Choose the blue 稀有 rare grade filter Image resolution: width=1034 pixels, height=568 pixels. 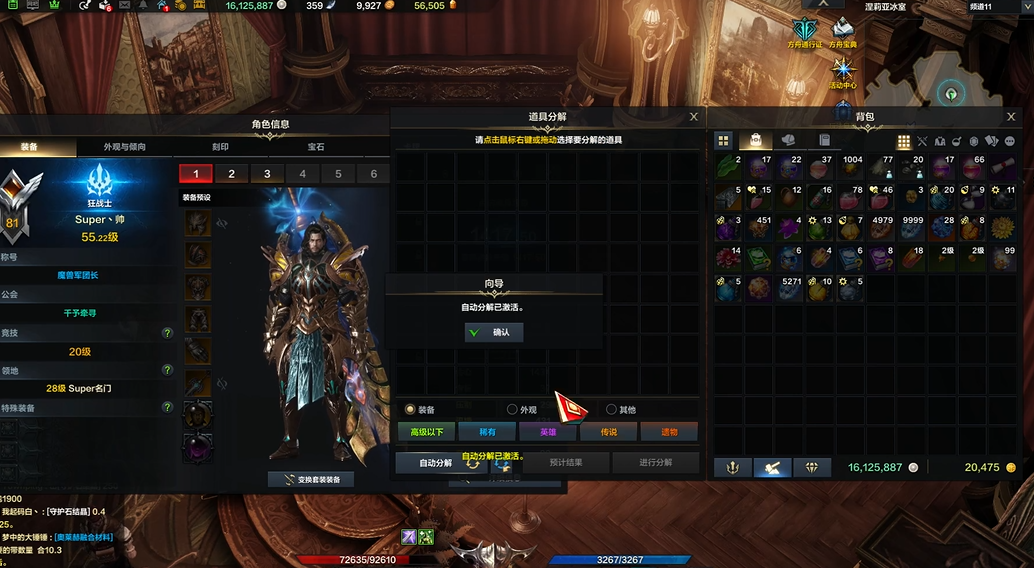tap(487, 432)
